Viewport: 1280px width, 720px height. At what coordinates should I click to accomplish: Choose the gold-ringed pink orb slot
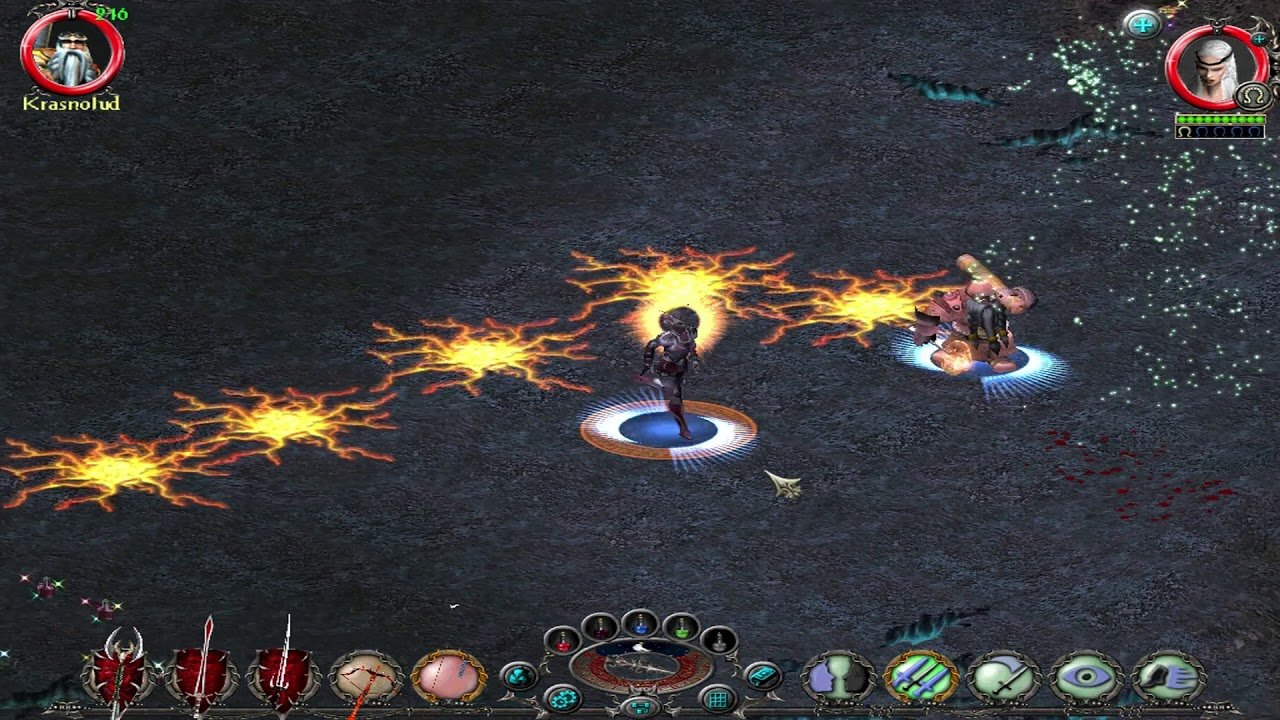pyautogui.click(x=448, y=678)
